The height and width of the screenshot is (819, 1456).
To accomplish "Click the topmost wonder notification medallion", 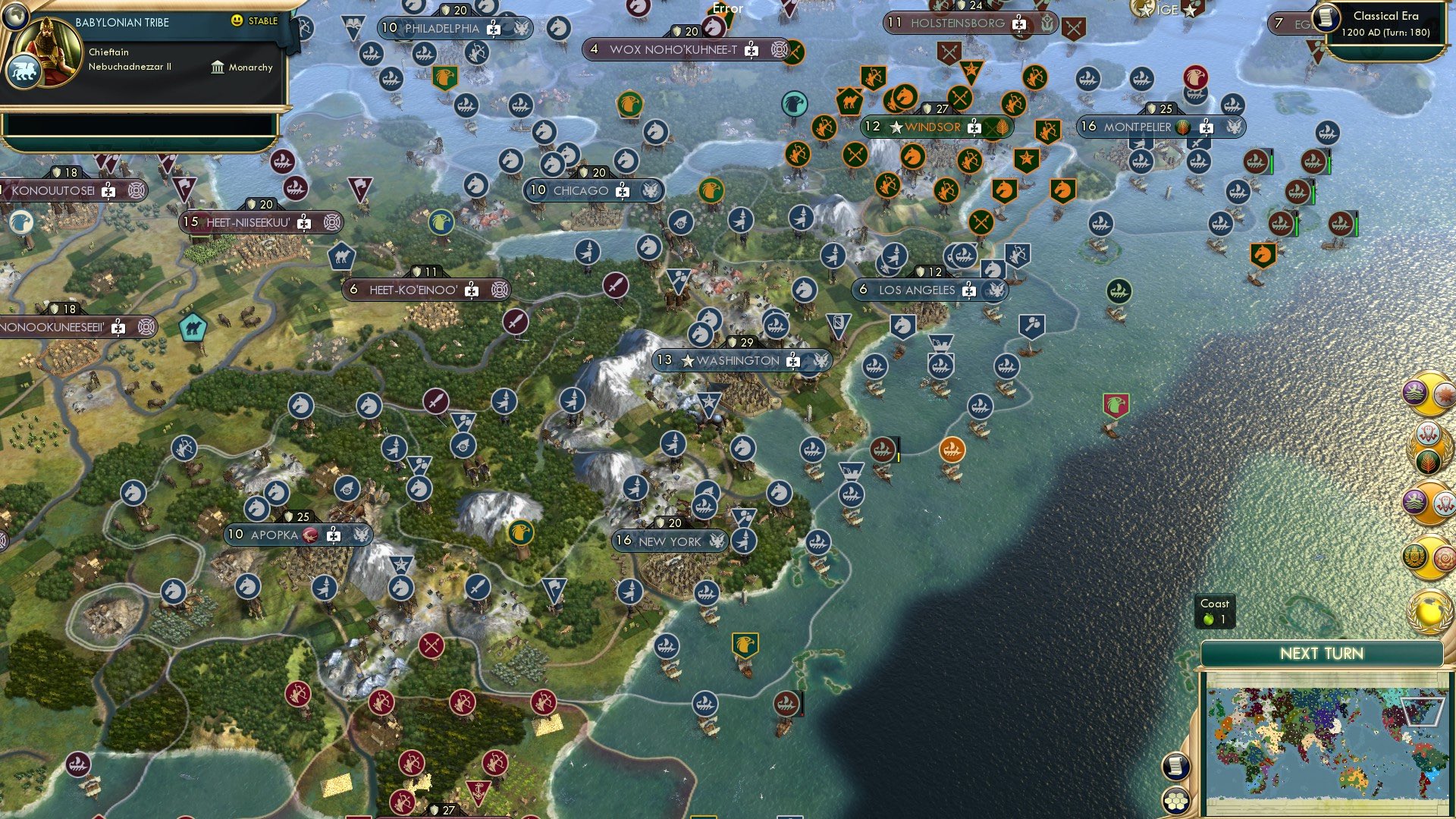I will pos(1429,395).
